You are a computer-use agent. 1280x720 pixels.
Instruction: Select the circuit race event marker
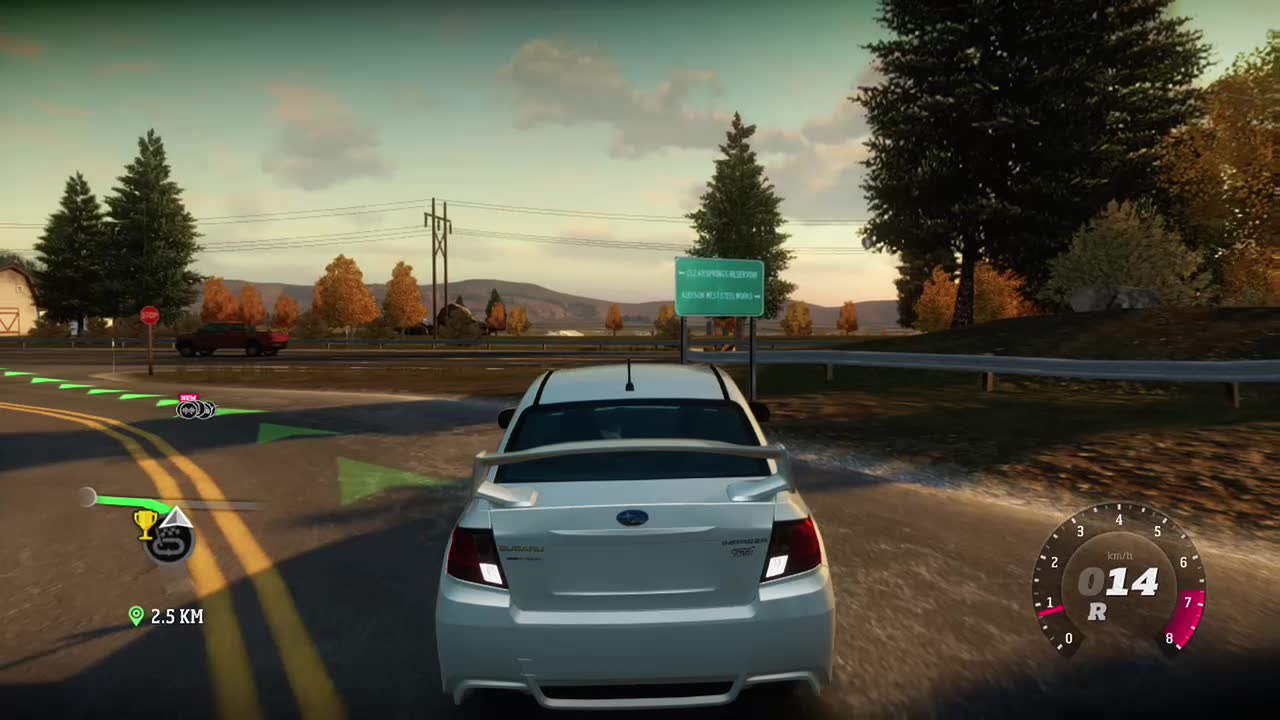(169, 544)
